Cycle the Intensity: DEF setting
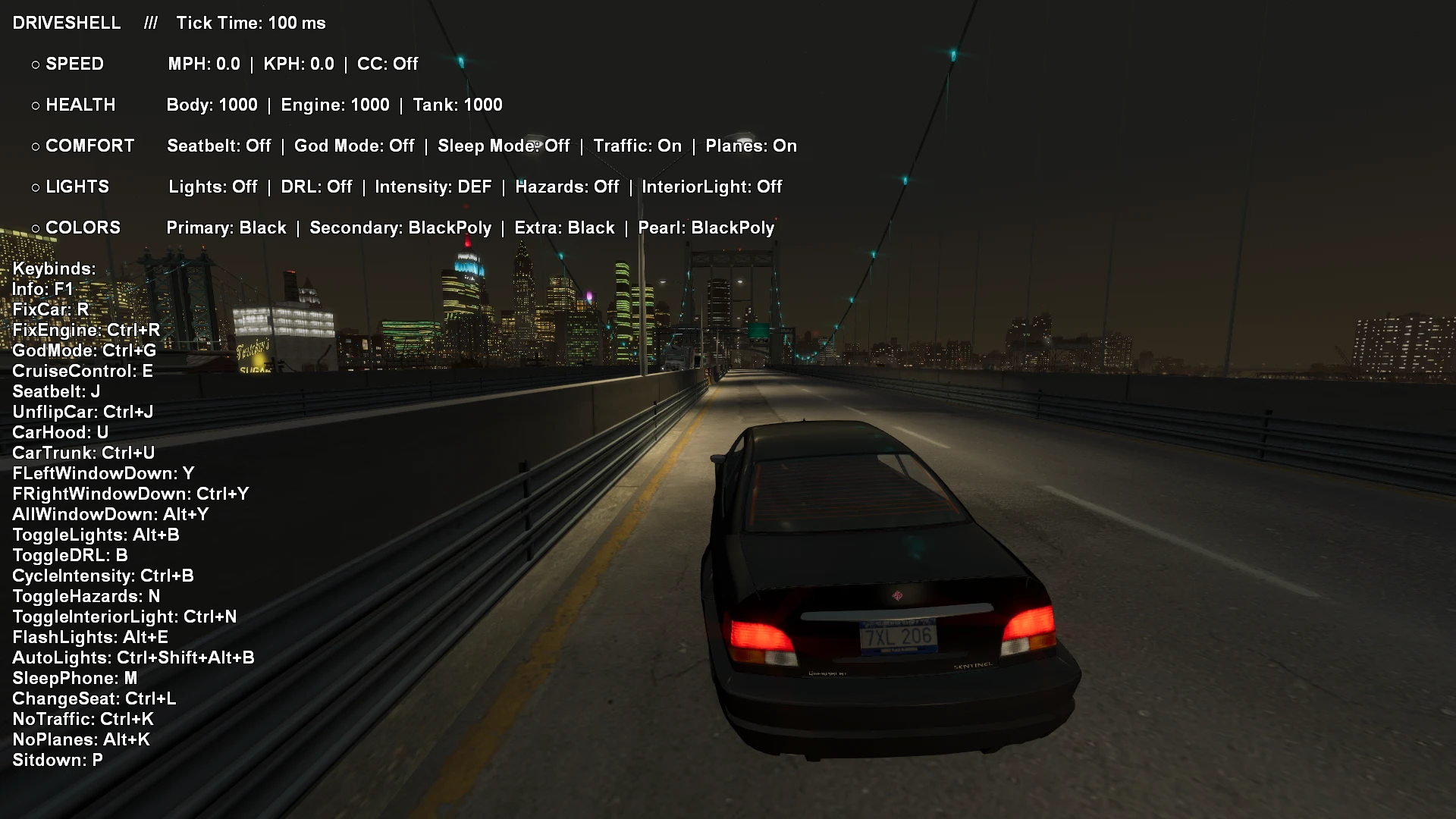Viewport: 1456px width, 819px height. pyautogui.click(x=435, y=187)
